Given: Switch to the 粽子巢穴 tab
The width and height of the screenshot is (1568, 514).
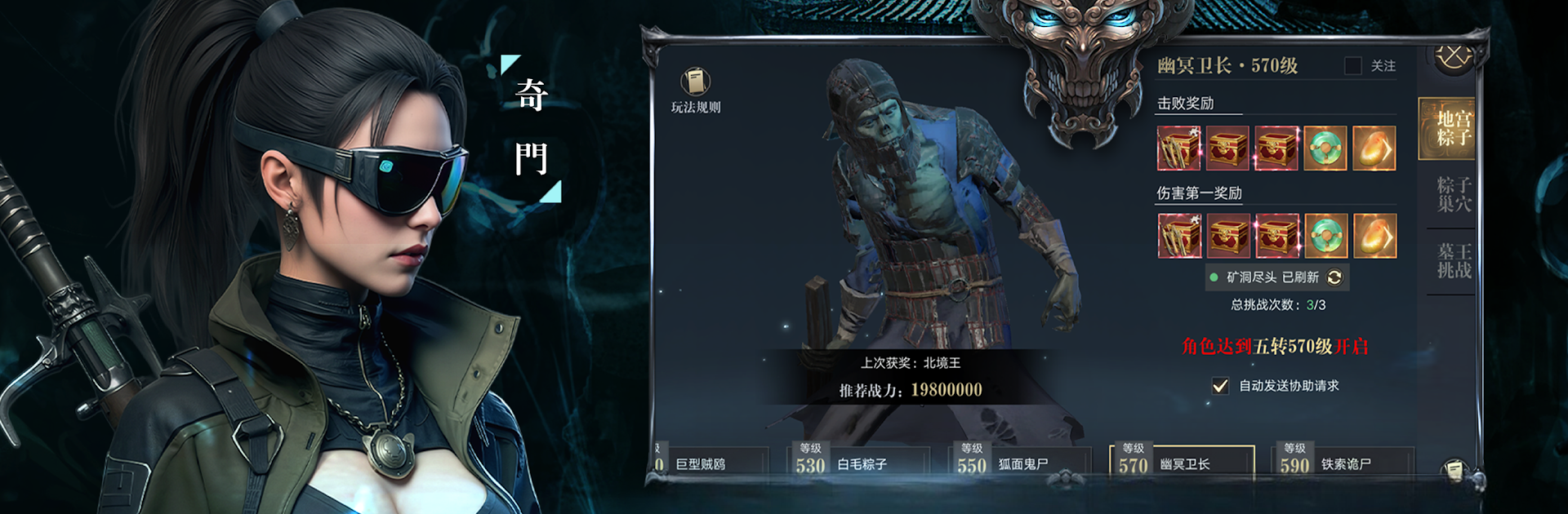Looking at the screenshot, I should click(1454, 194).
